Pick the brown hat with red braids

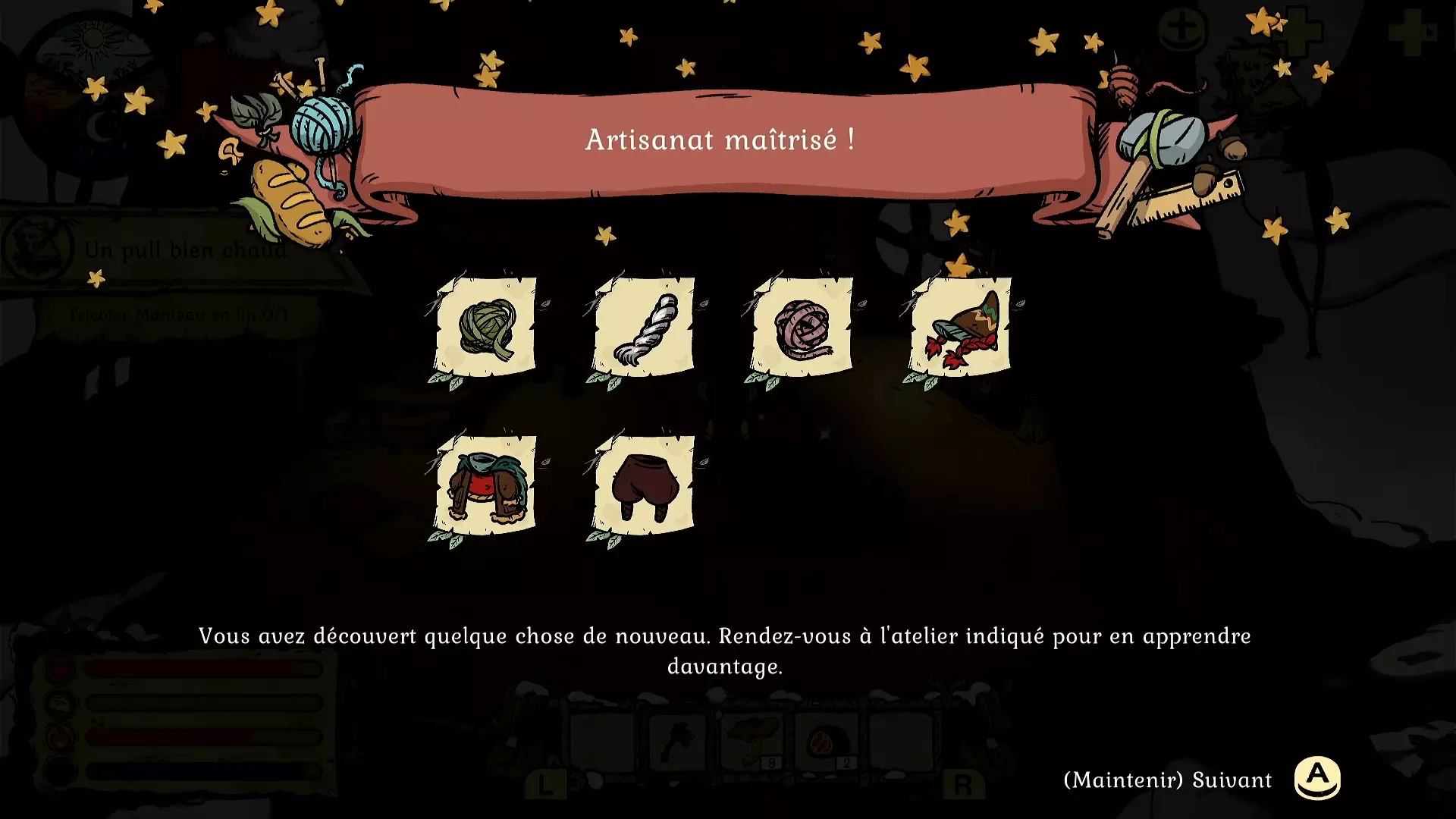[962, 328]
